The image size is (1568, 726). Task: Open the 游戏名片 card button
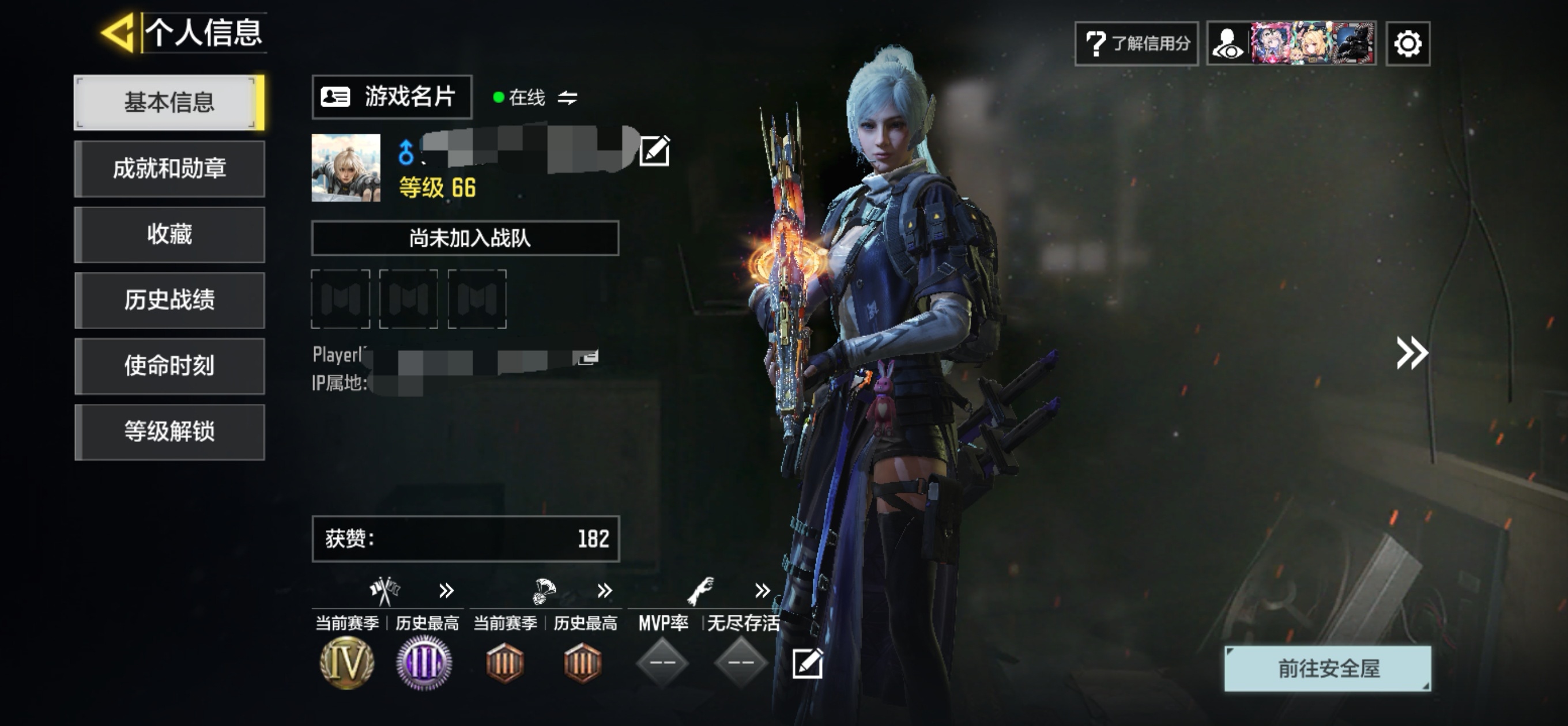pos(392,97)
